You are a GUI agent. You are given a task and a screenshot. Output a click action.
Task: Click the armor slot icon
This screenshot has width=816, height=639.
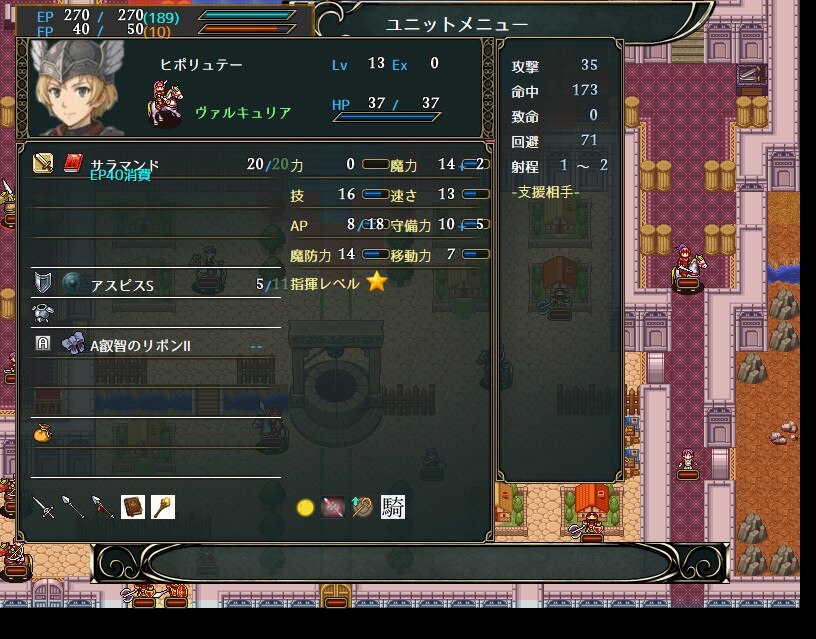coord(42,314)
